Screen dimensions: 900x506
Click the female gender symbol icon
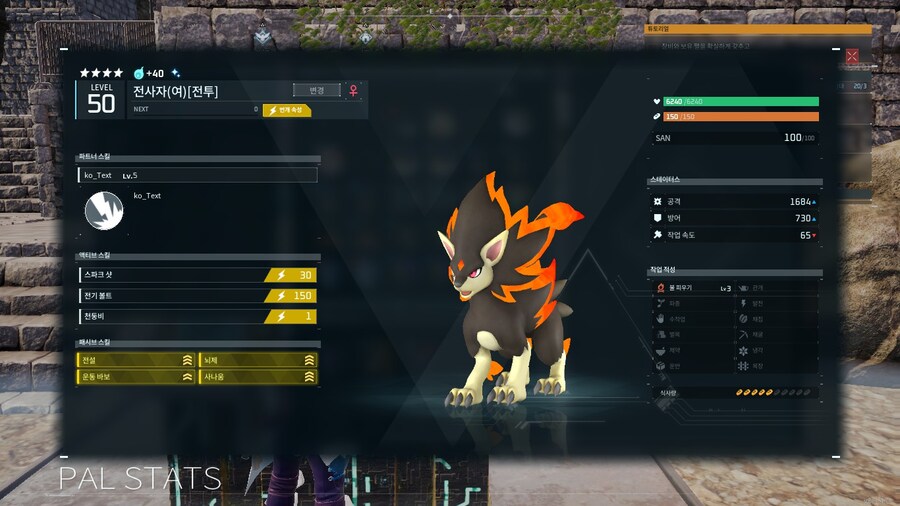353,90
